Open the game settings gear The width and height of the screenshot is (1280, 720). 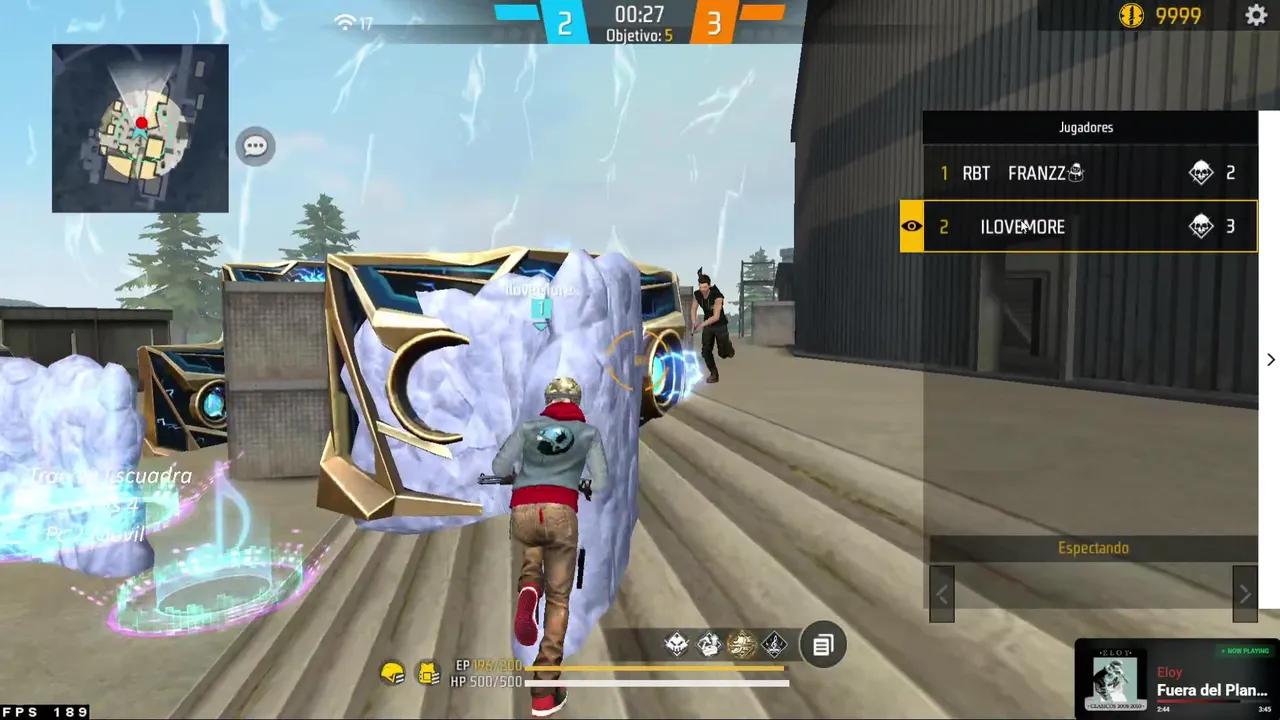click(x=1257, y=16)
